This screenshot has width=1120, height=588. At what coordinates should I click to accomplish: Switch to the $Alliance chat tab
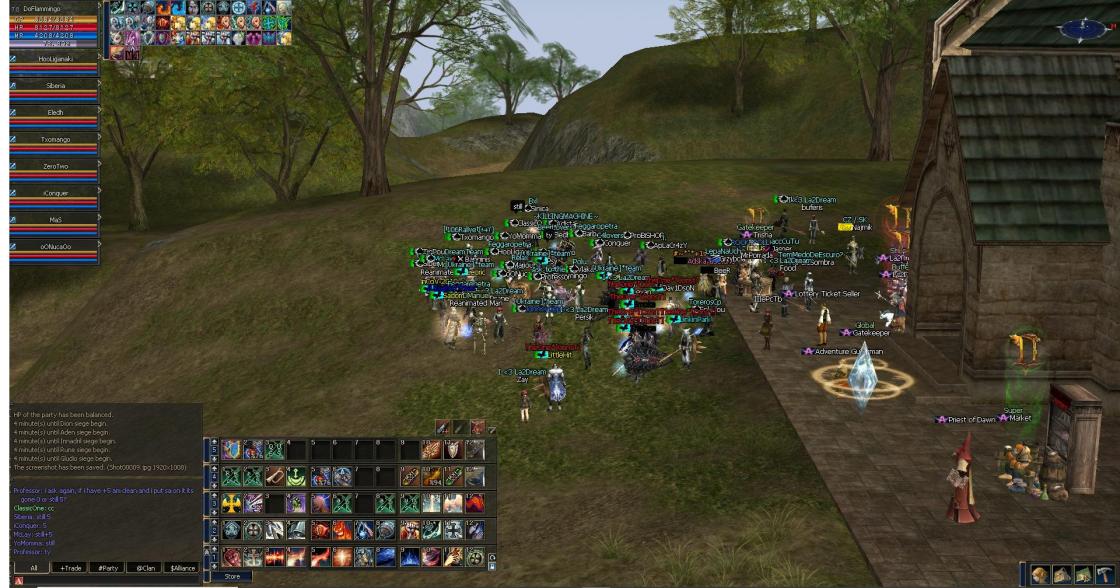pyautogui.click(x=183, y=568)
